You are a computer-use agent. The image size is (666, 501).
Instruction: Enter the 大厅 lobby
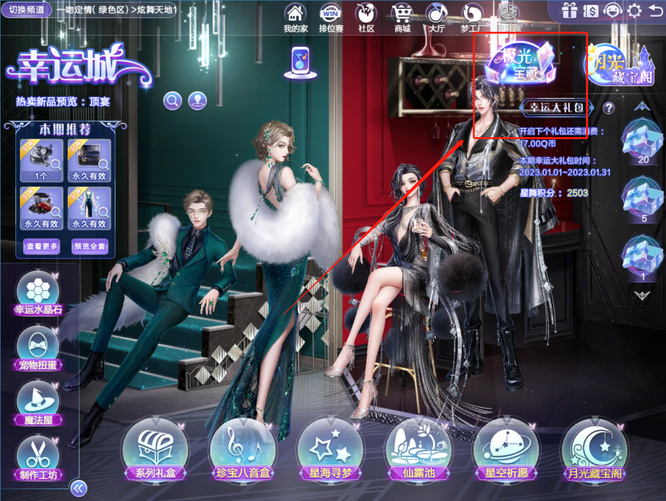[x=437, y=17]
